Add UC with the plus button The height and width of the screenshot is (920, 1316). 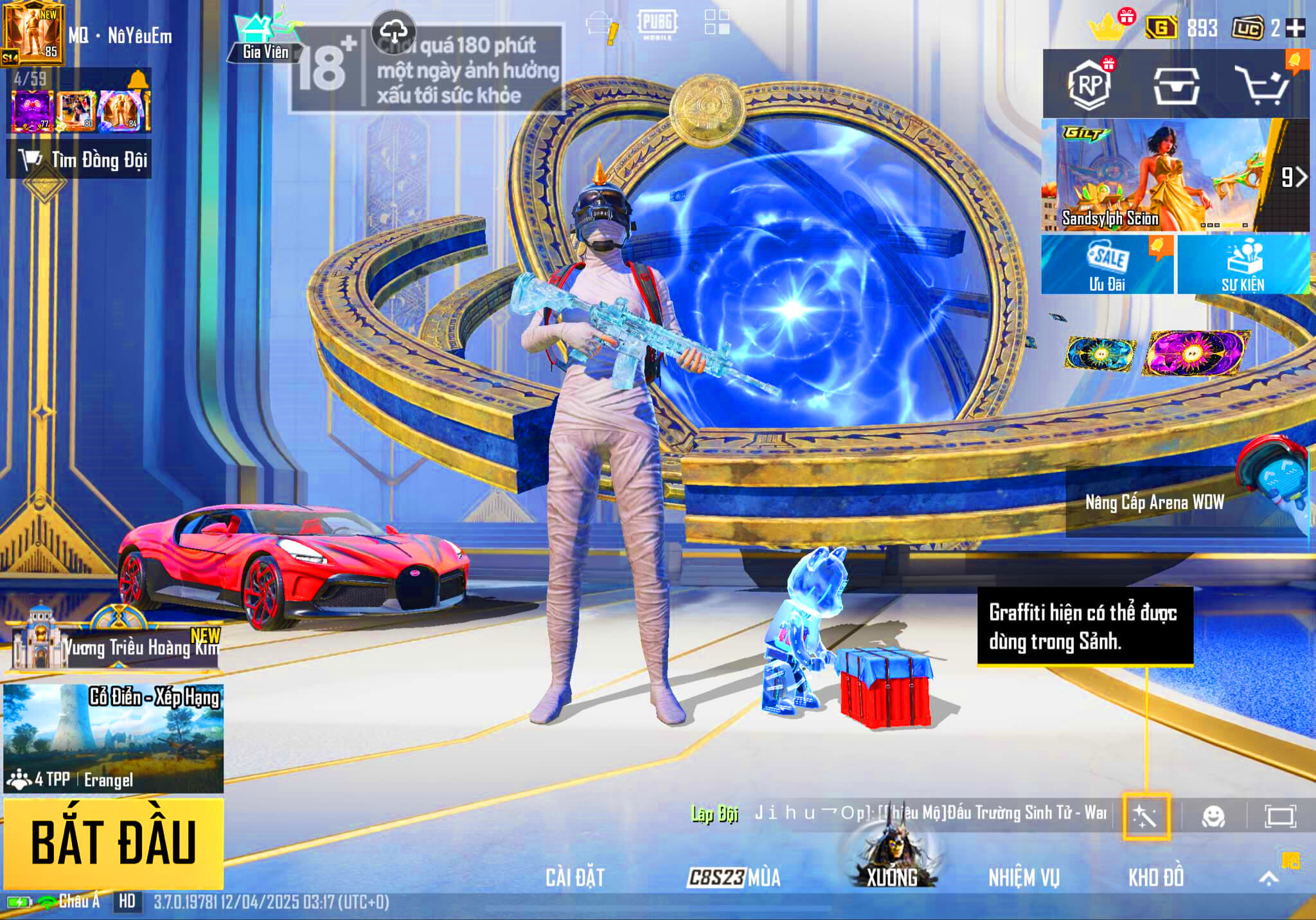click(x=1295, y=28)
